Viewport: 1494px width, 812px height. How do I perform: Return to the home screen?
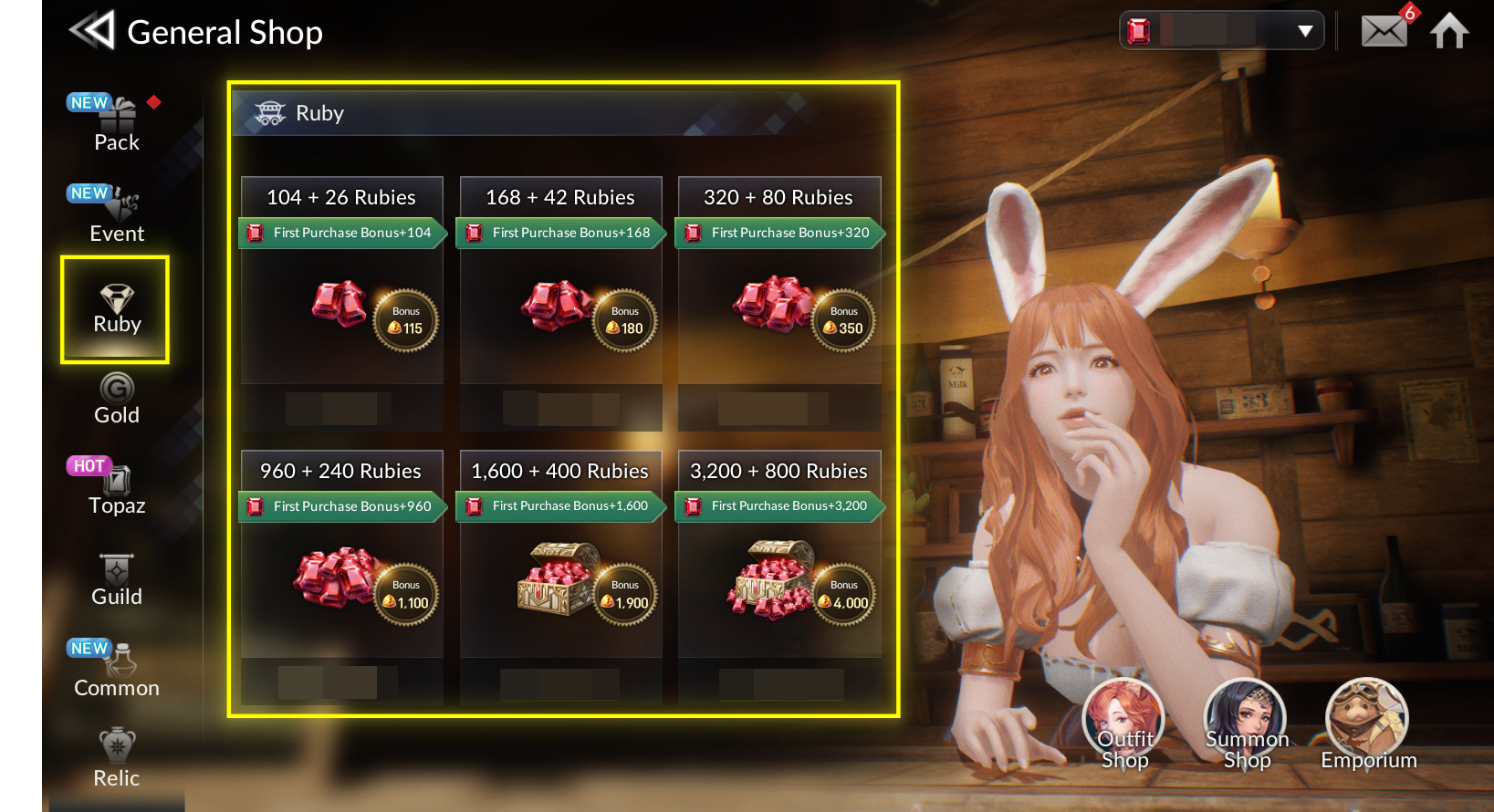click(1449, 31)
